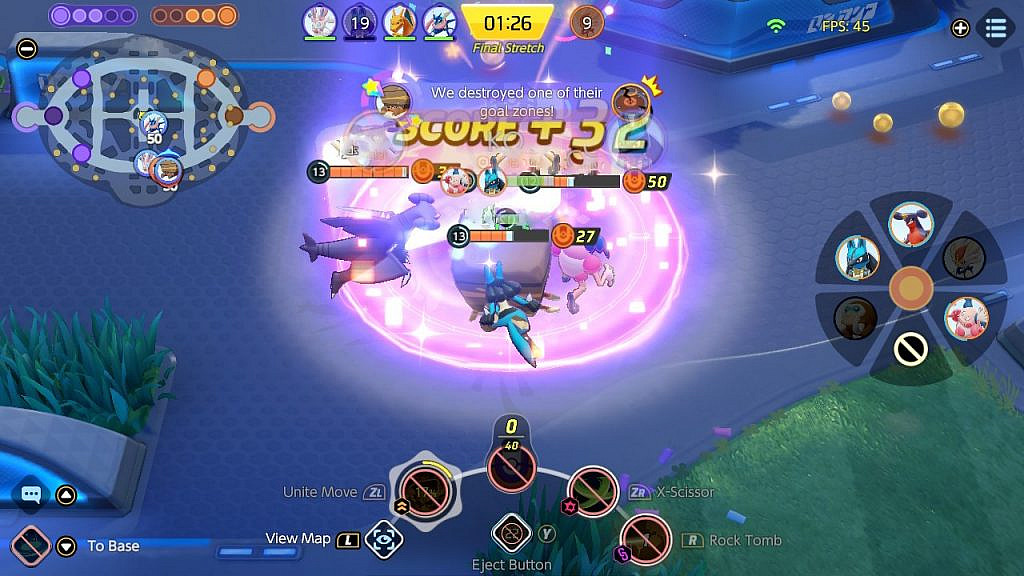Select the Sylveon teammate portrait
The width and height of the screenshot is (1024, 576).
click(320, 20)
